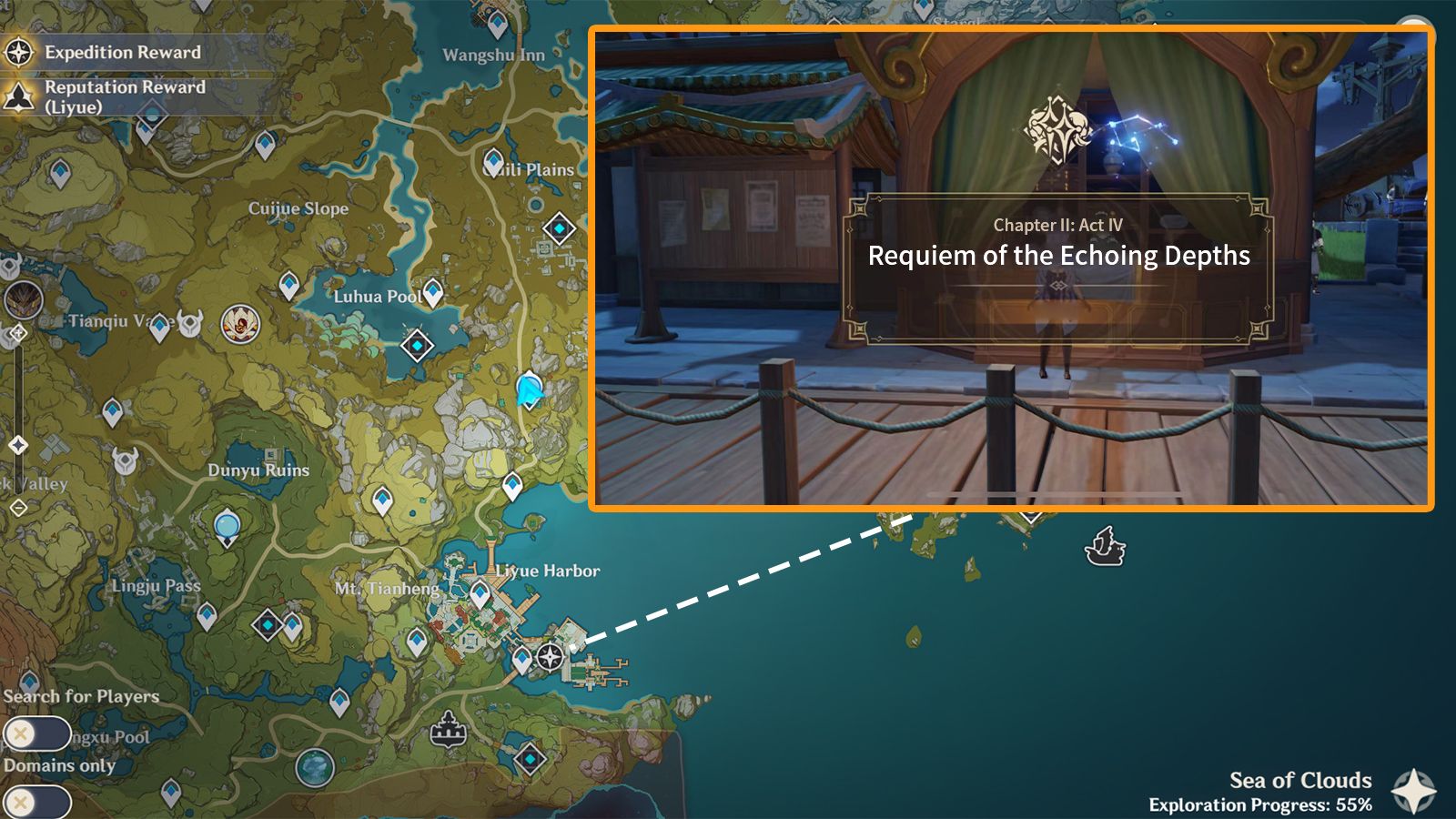This screenshot has height=819, width=1456.
Task: Click the expedition star icon at Liyue Harbor
Action: [x=550, y=655]
